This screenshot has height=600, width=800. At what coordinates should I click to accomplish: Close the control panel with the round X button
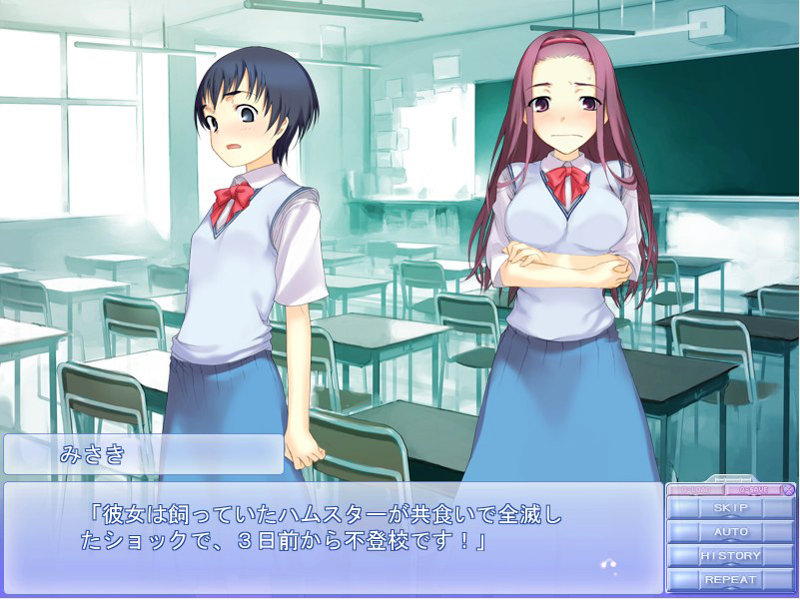tap(788, 490)
